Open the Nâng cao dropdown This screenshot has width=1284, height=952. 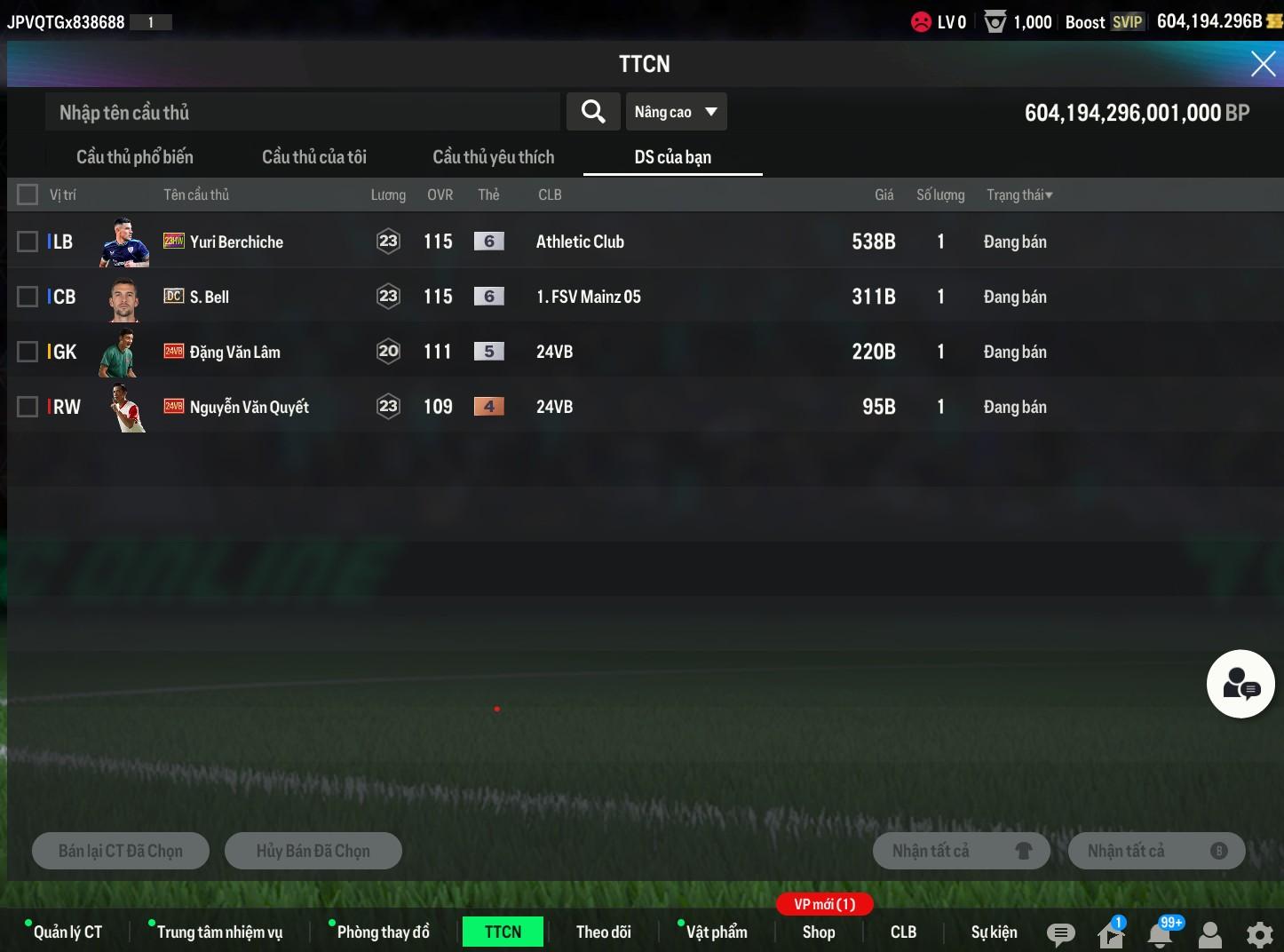pyautogui.click(x=676, y=112)
